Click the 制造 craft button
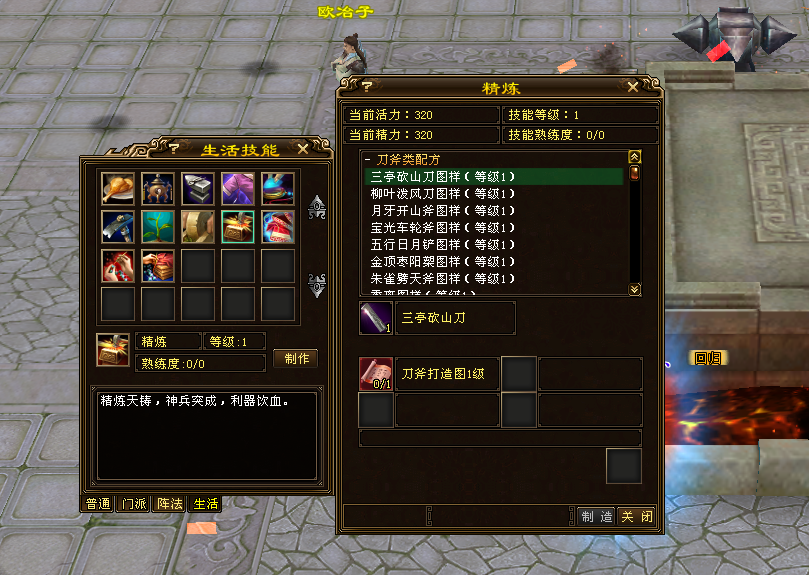The width and height of the screenshot is (809, 575). click(596, 516)
